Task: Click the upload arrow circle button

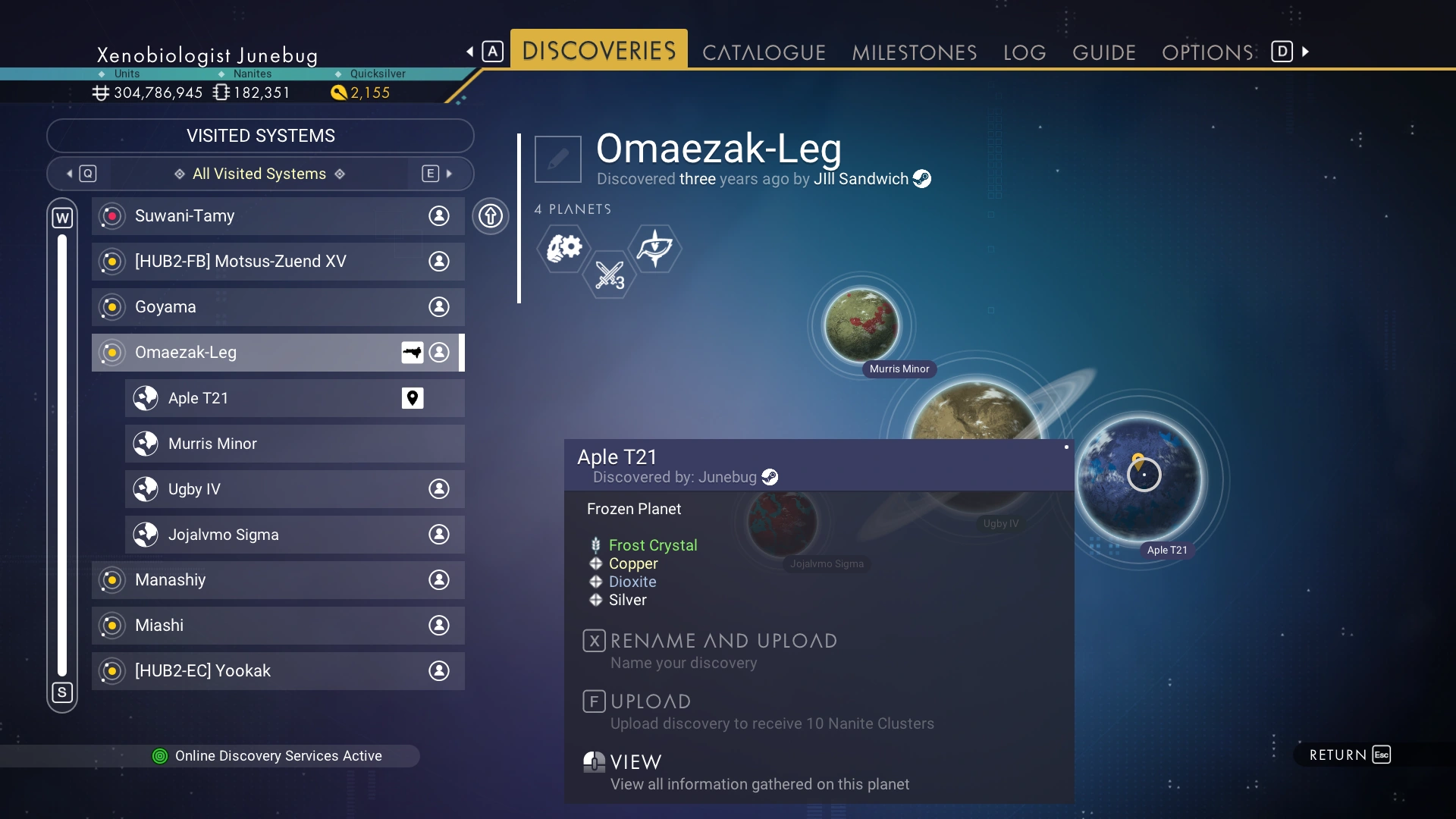Action: point(491,216)
